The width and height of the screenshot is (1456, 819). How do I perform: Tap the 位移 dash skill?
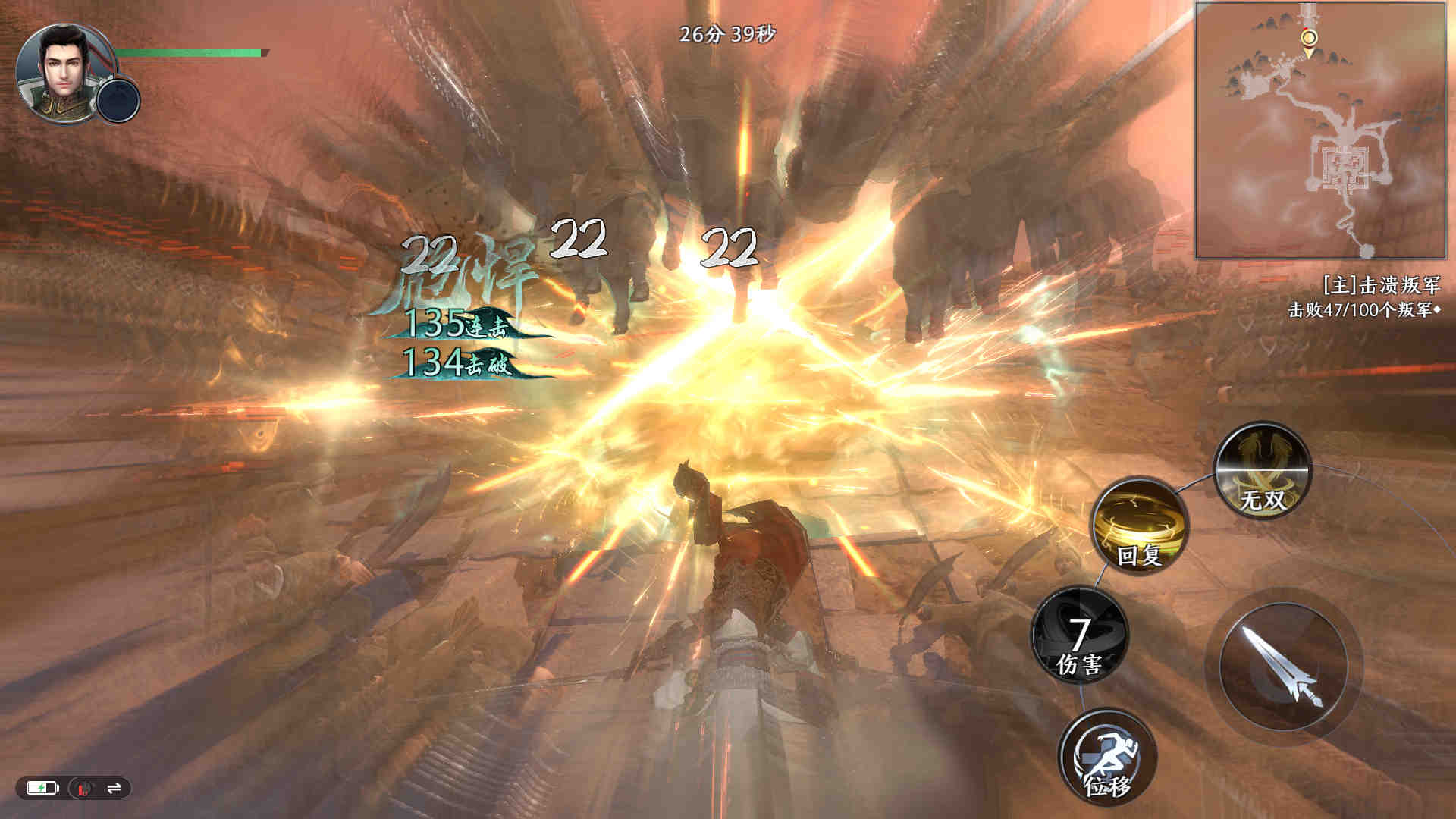click(1107, 756)
